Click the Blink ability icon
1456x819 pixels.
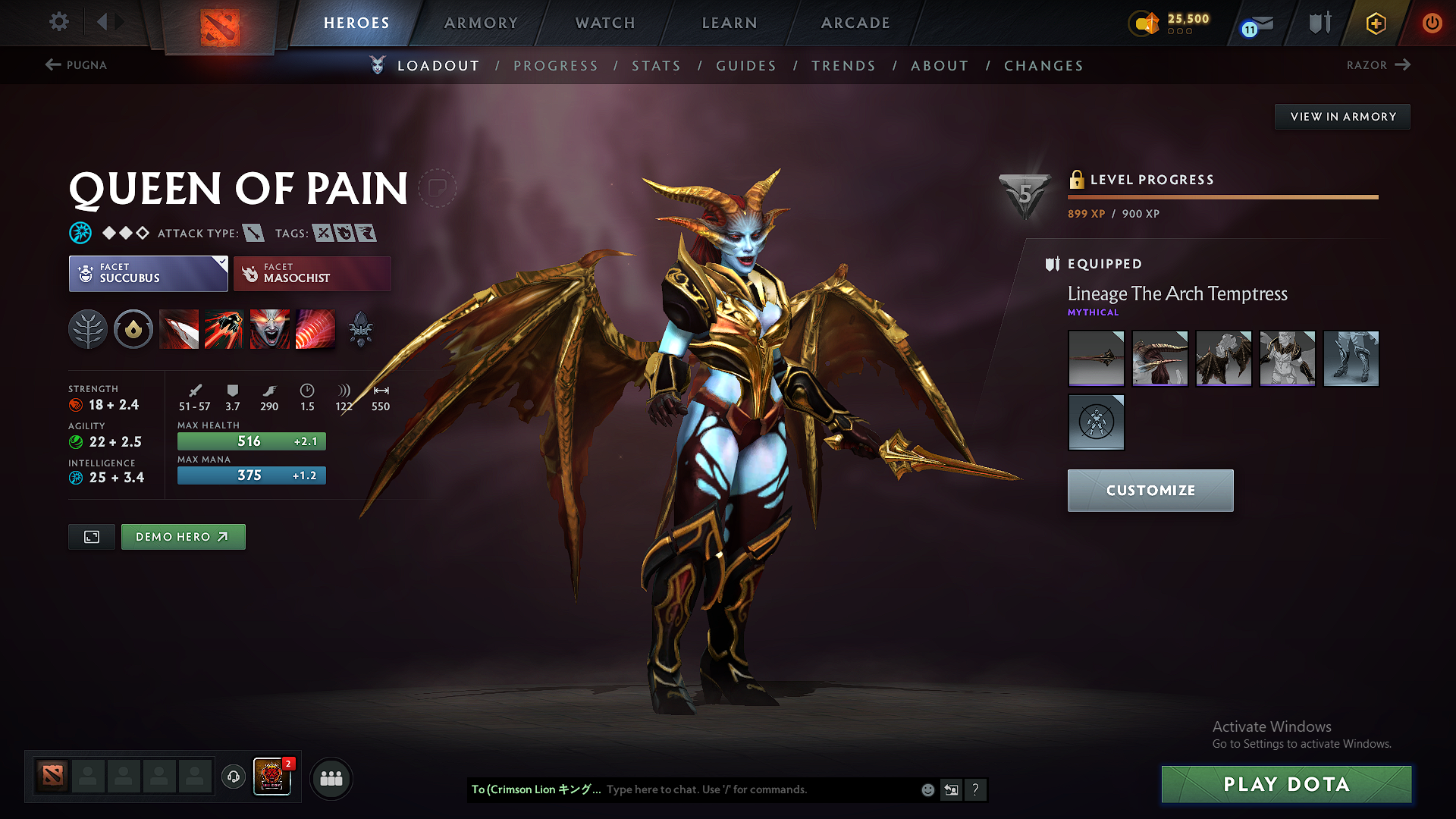224,329
